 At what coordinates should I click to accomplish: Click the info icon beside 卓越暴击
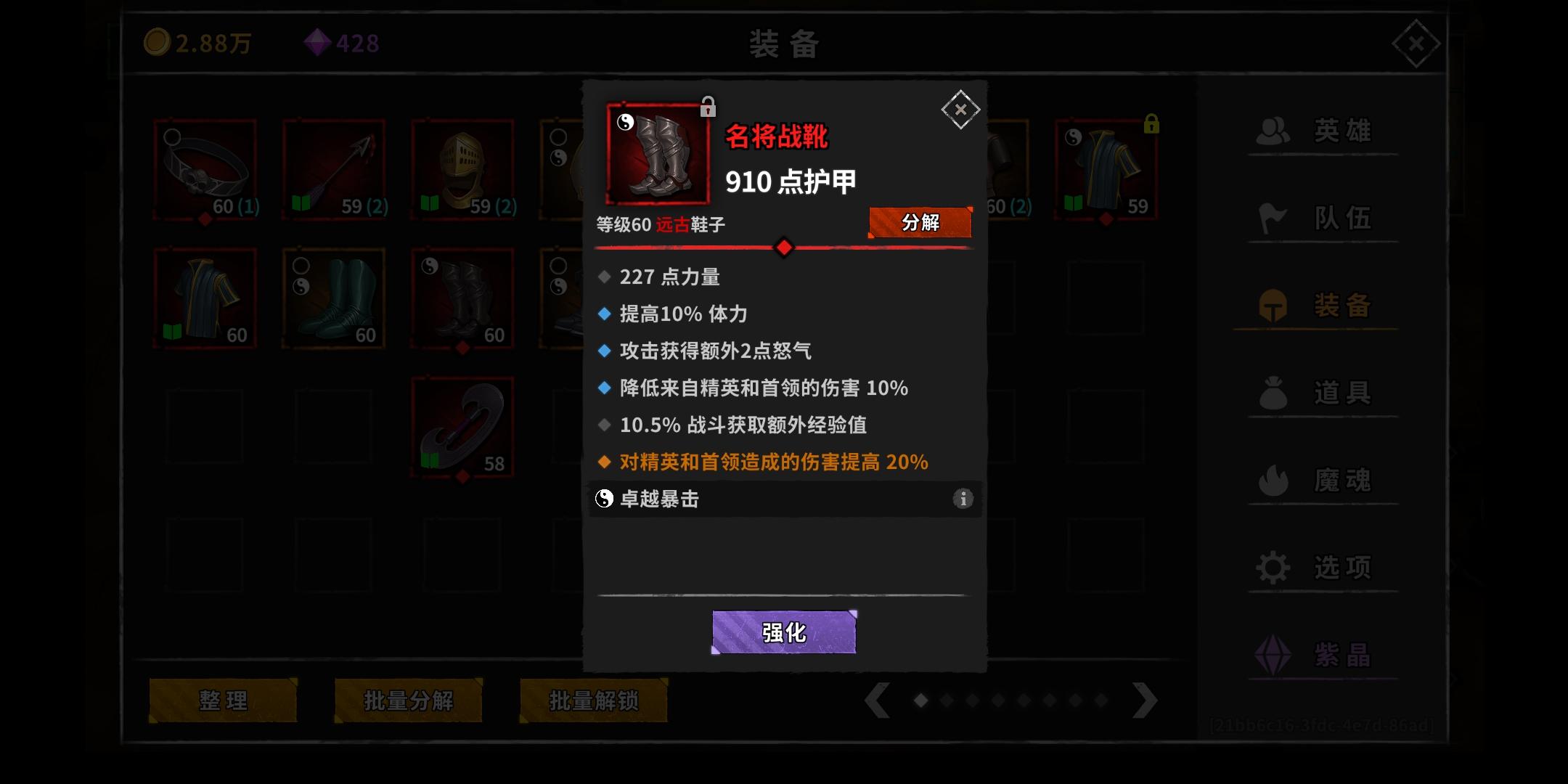(963, 499)
